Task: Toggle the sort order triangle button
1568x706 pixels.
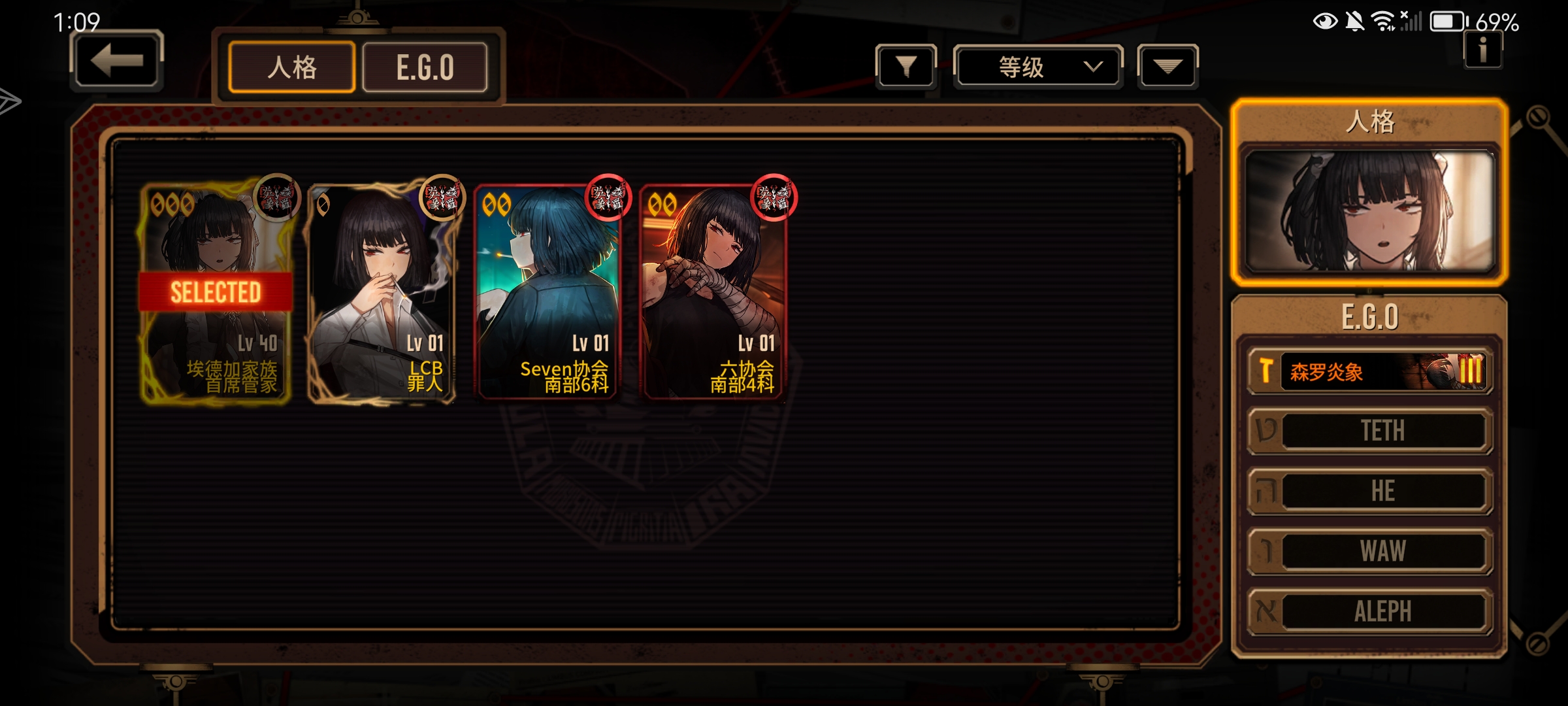Action: 1168,66
